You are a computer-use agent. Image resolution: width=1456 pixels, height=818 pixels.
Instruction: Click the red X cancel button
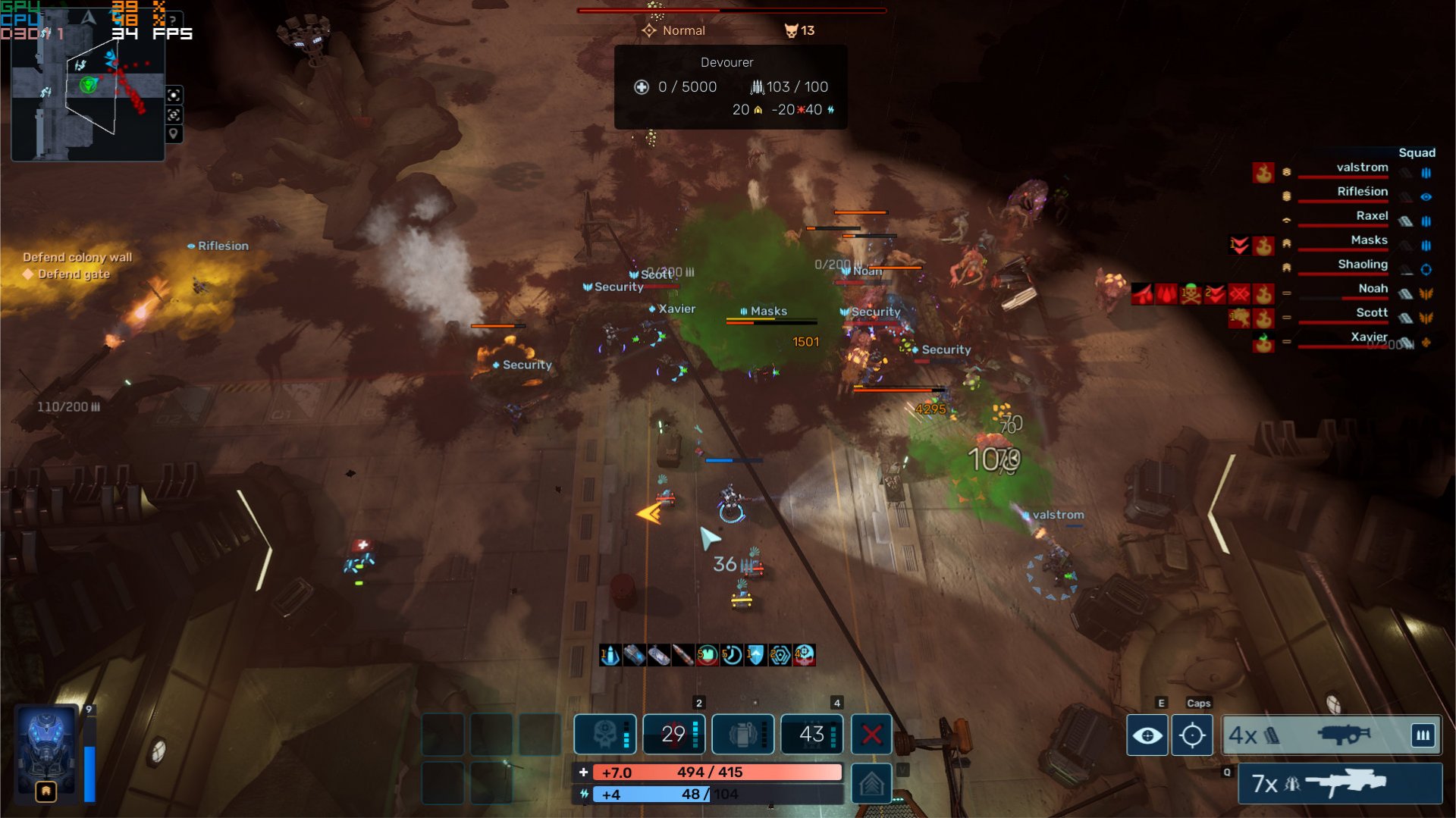(871, 734)
